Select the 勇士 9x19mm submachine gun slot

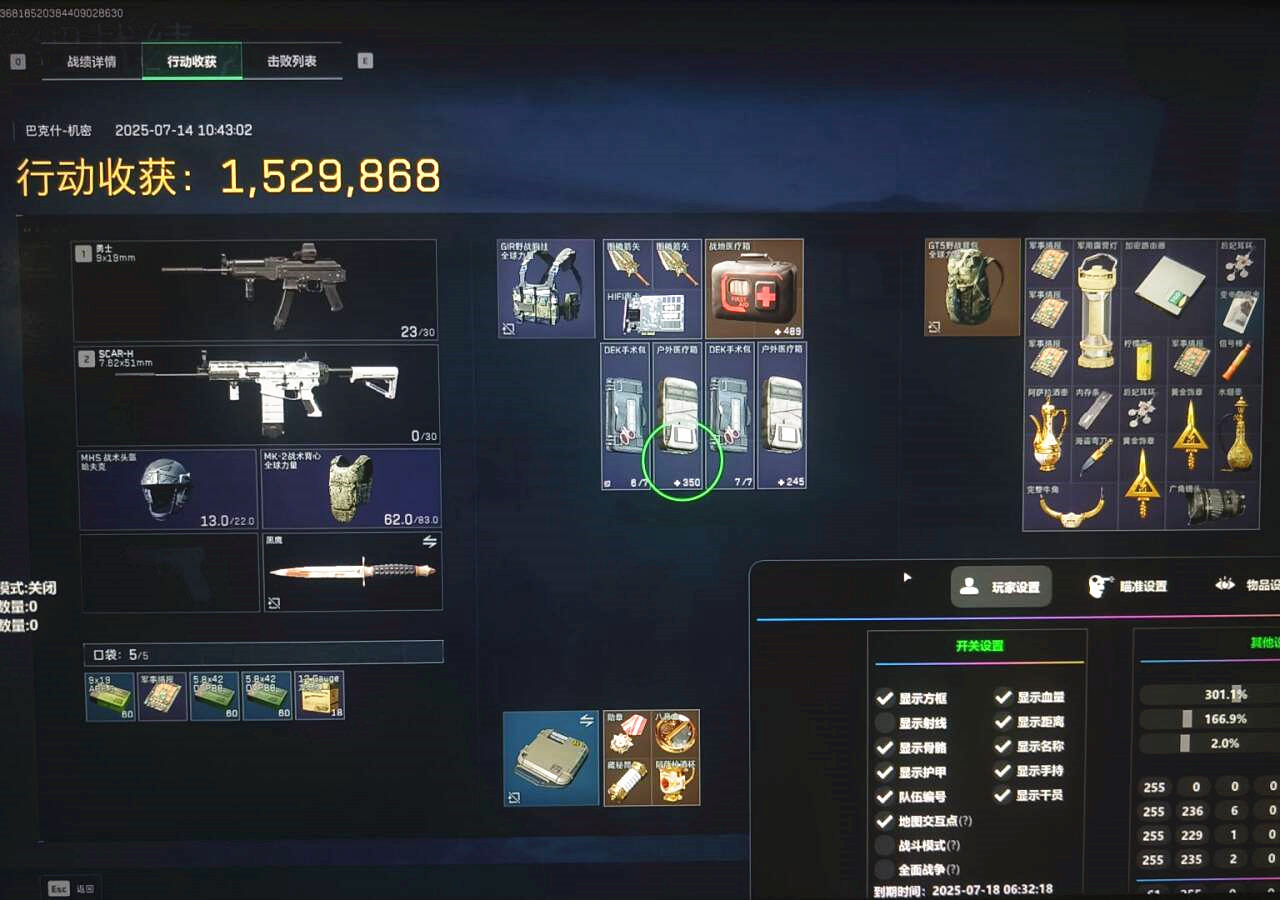(255, 290)
